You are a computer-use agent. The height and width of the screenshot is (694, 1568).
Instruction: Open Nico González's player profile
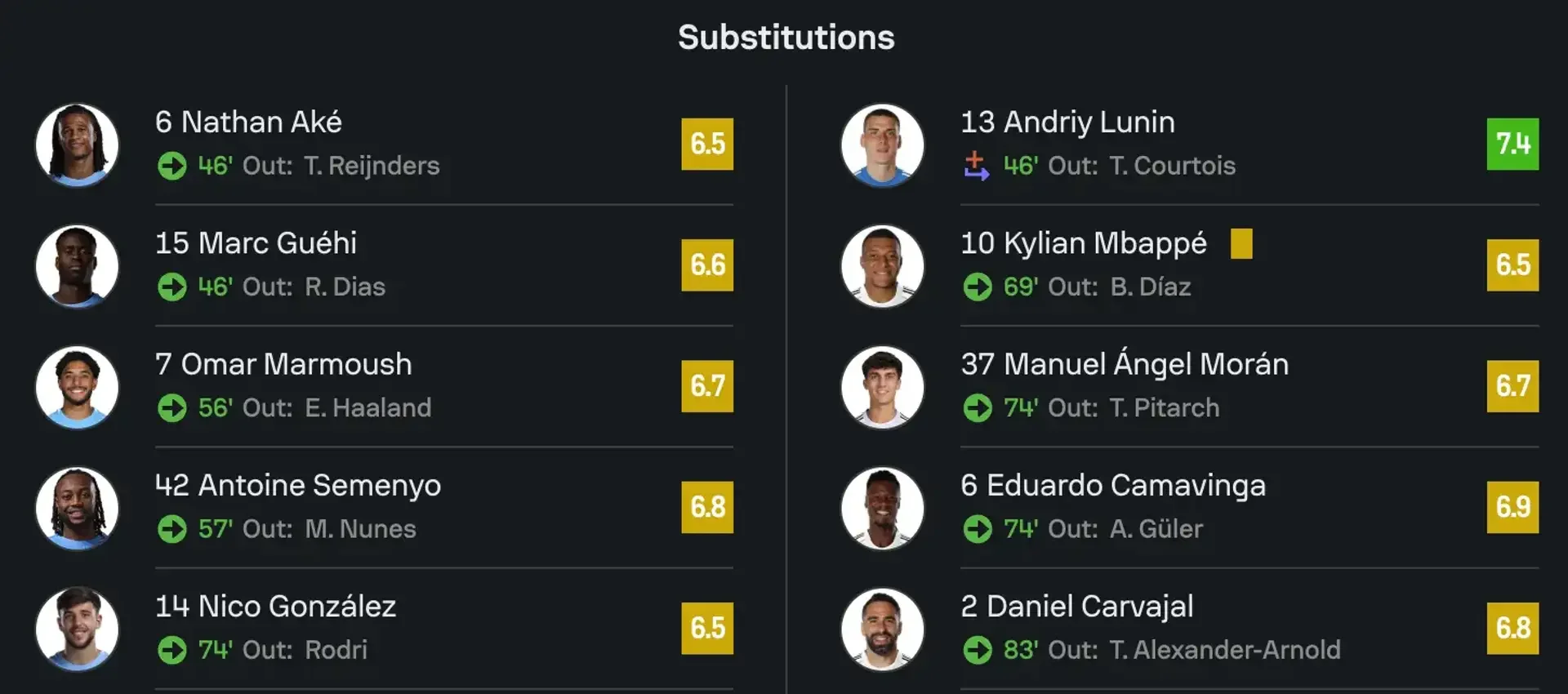(275, 606)
